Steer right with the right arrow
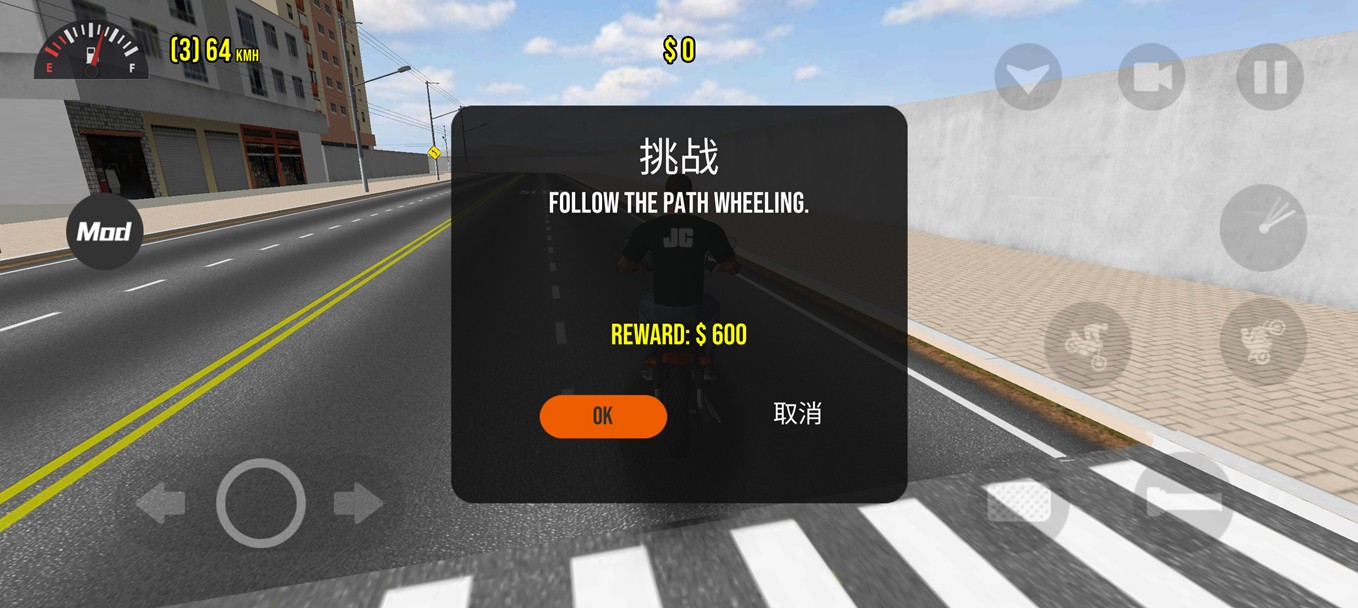 358,503
